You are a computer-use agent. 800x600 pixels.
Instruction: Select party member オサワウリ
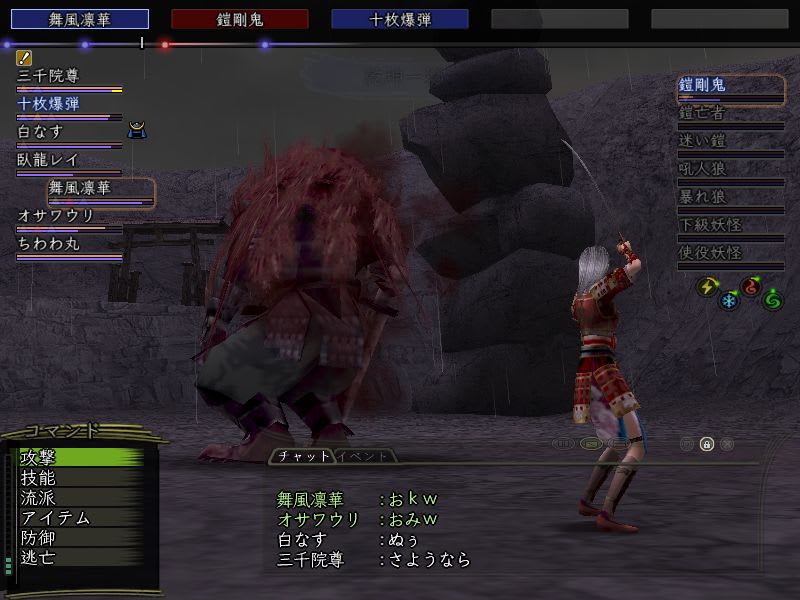click(57, 216)
